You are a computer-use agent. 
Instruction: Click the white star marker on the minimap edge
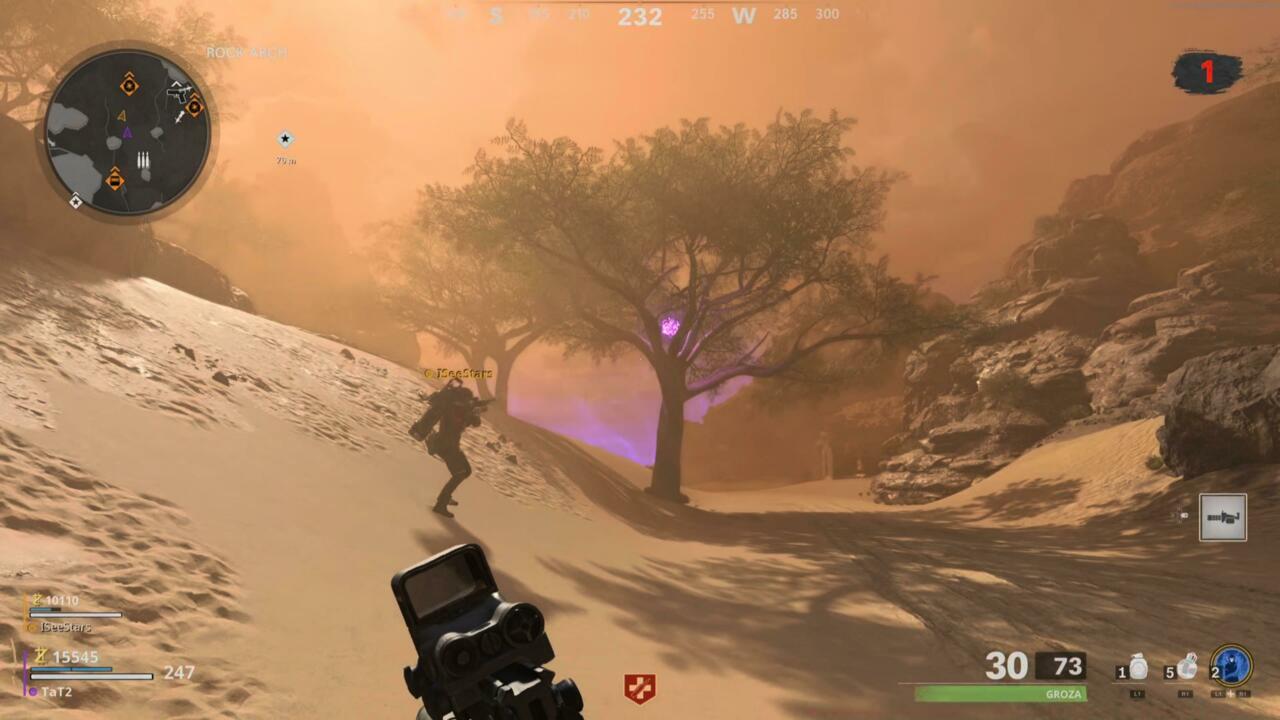[75, 202]
